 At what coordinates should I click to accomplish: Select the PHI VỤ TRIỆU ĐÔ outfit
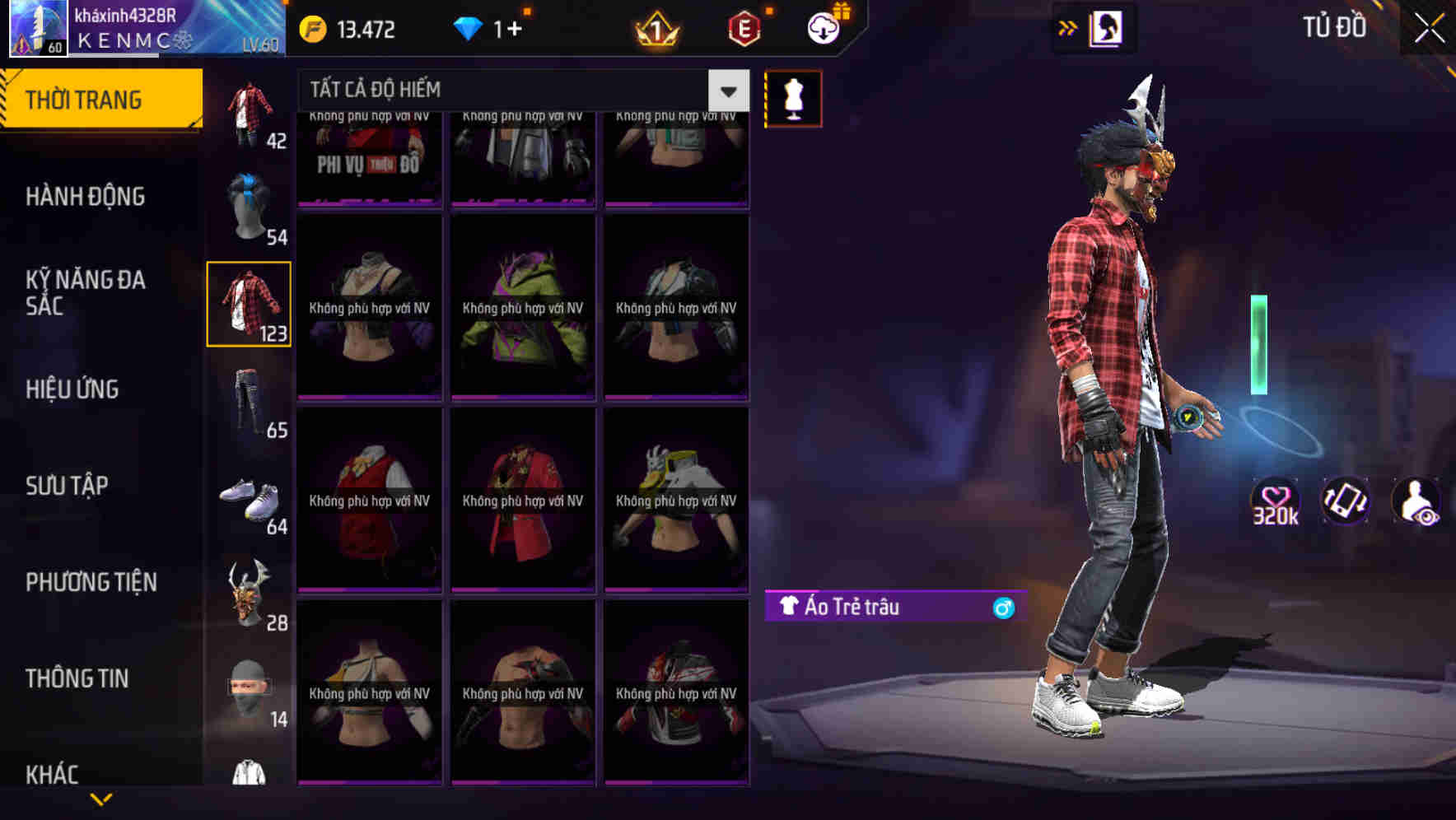click(369, 156)
